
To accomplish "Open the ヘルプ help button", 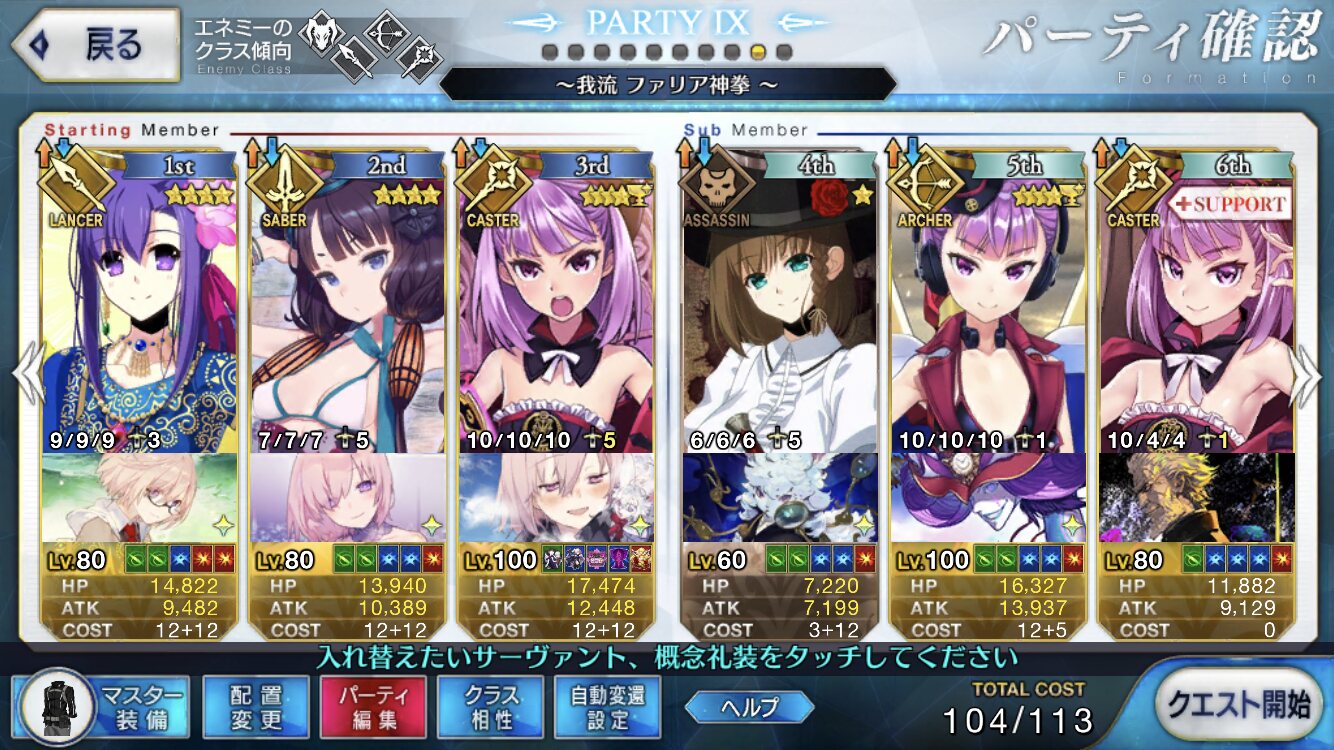I will point(749,707).
